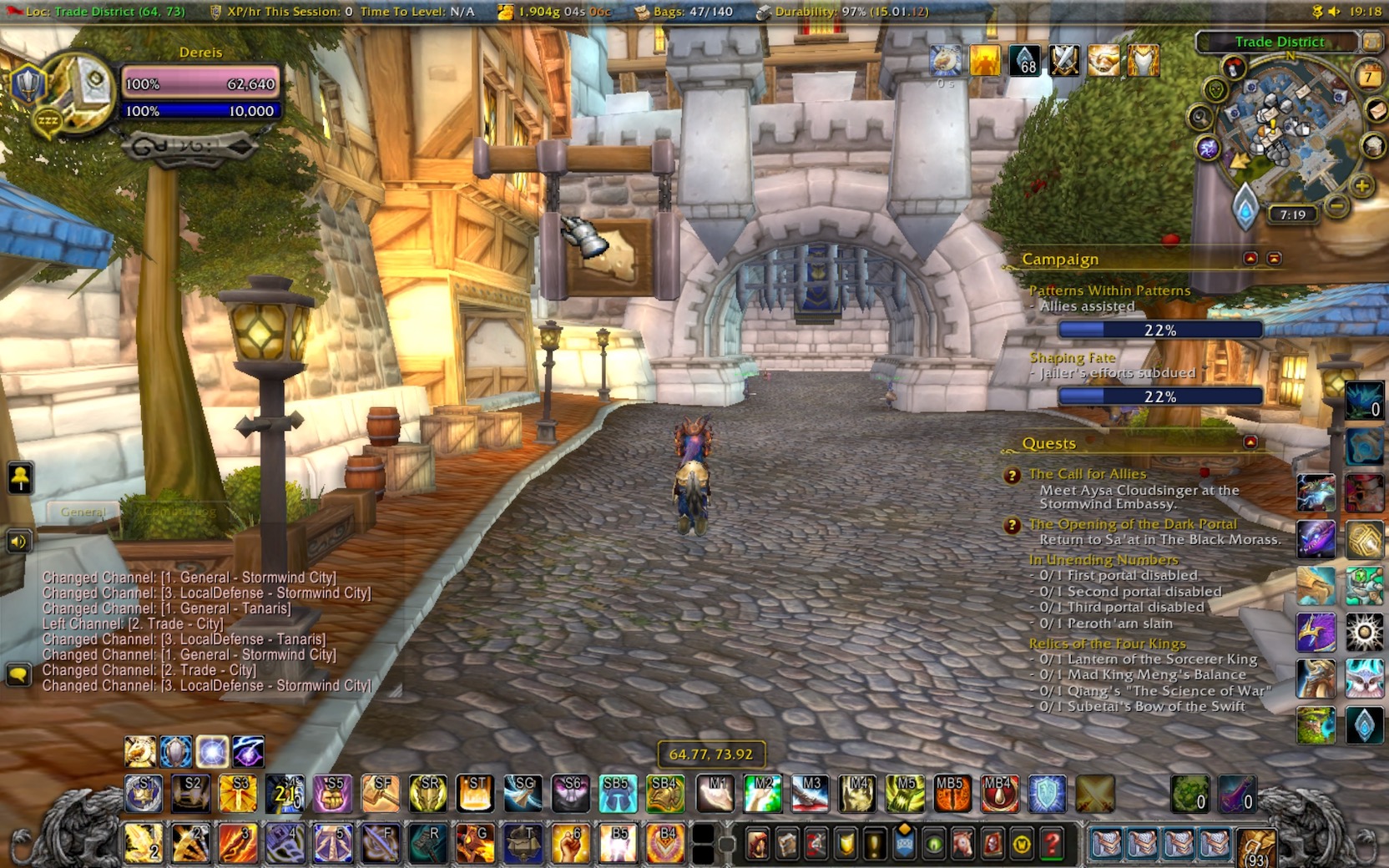1389x868 pixels.
Task: Open the calendar button showing day 7
Action: tap(1368, 77)
